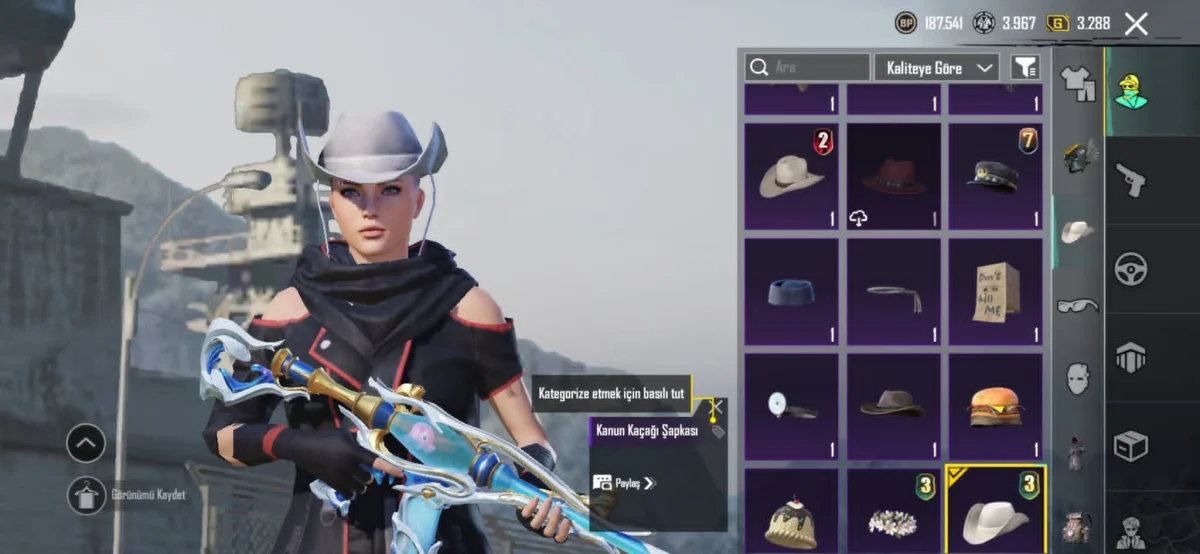
Task: Expand the up-arrow circle button
Action: click(86, 443)
